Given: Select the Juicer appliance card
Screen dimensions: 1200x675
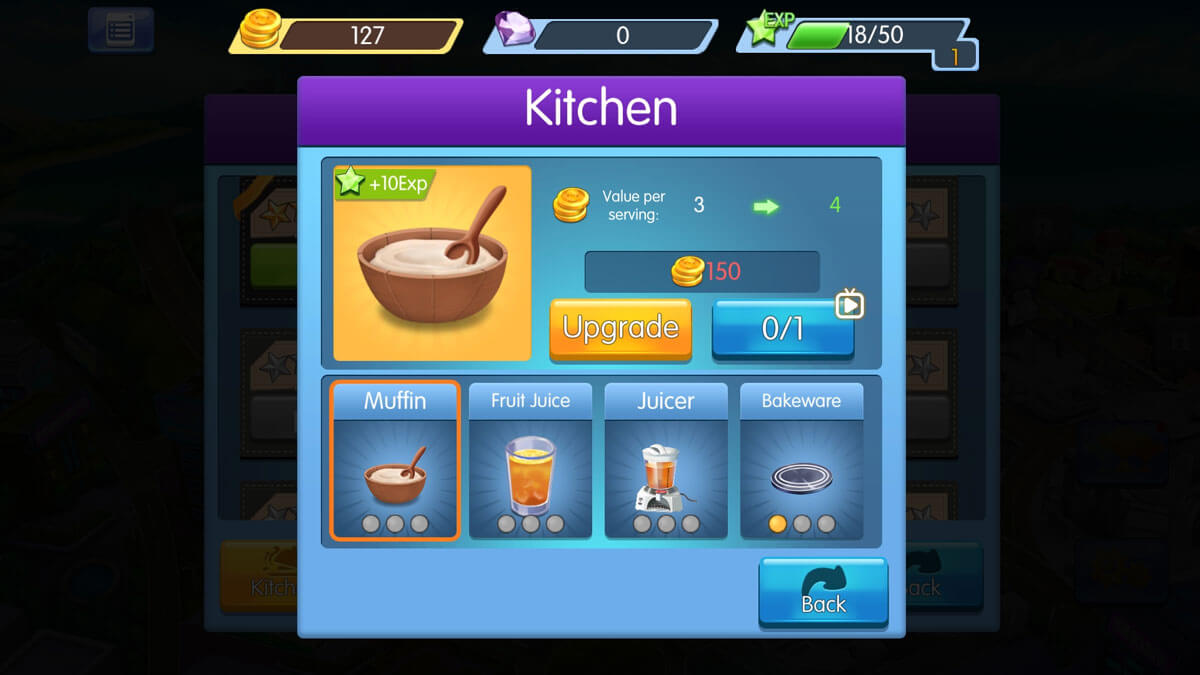Looking at the screenshot, I should tap(666, 460).
